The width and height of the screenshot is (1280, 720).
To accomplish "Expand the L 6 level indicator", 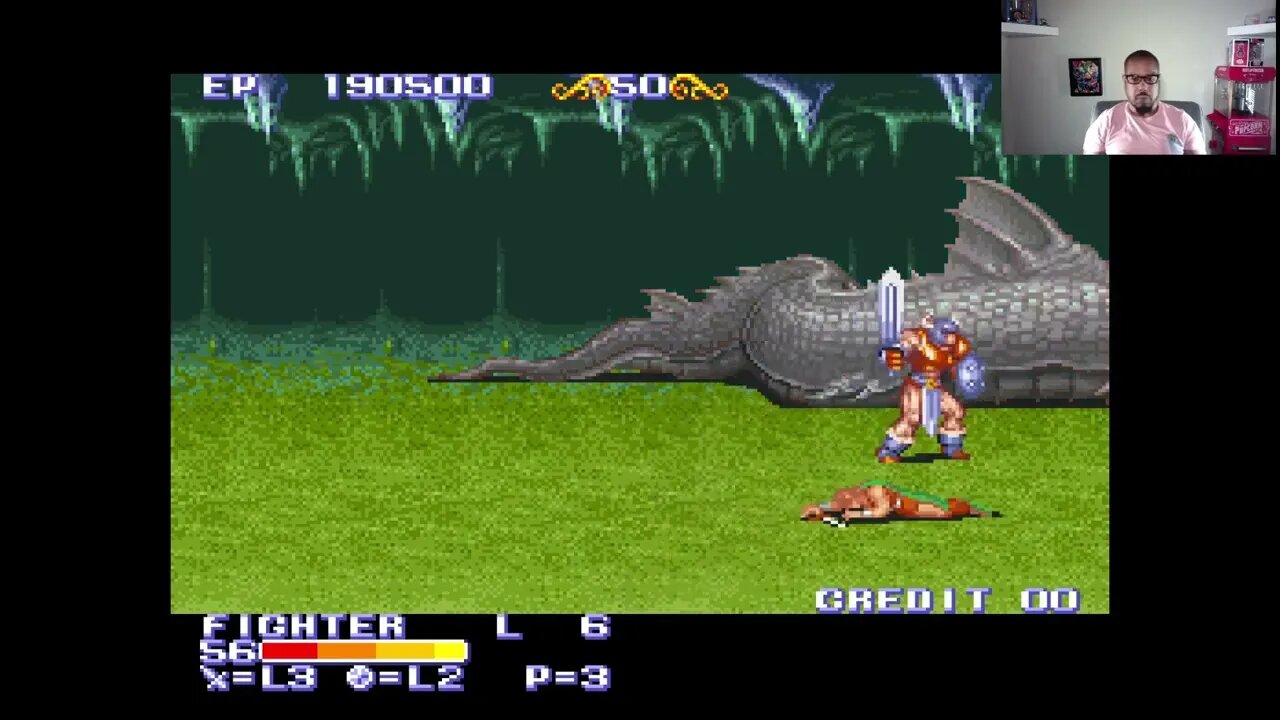I will (555, 628).
